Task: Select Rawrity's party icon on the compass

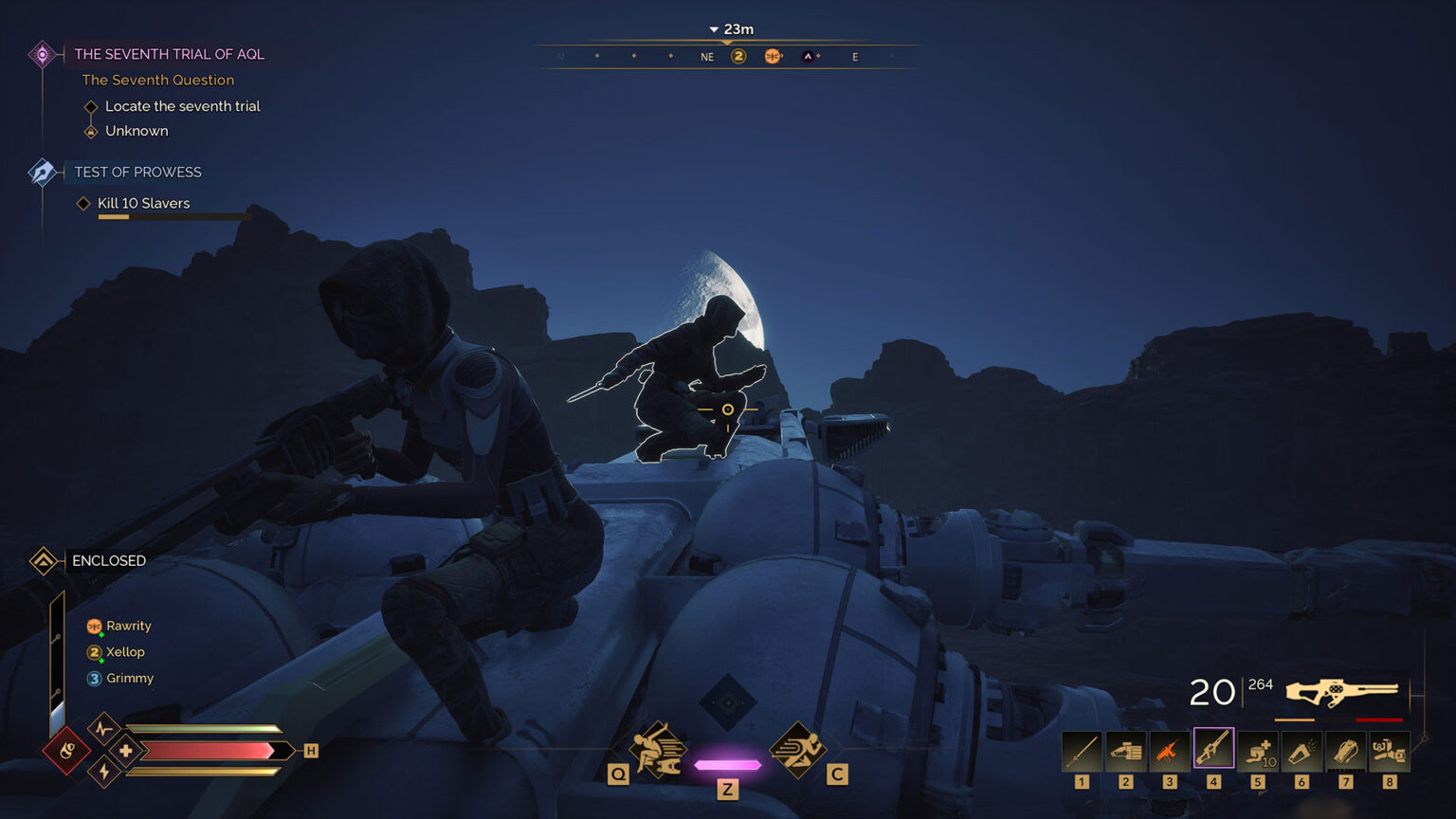Action: [773, 56]
